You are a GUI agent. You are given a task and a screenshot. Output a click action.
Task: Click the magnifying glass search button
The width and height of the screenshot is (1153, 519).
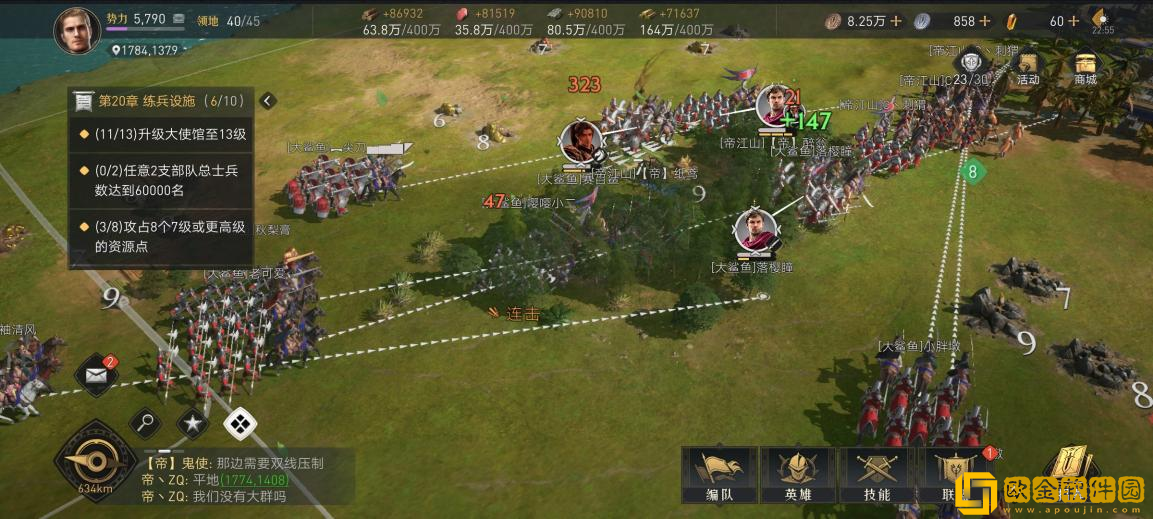[x=145, y=423]
